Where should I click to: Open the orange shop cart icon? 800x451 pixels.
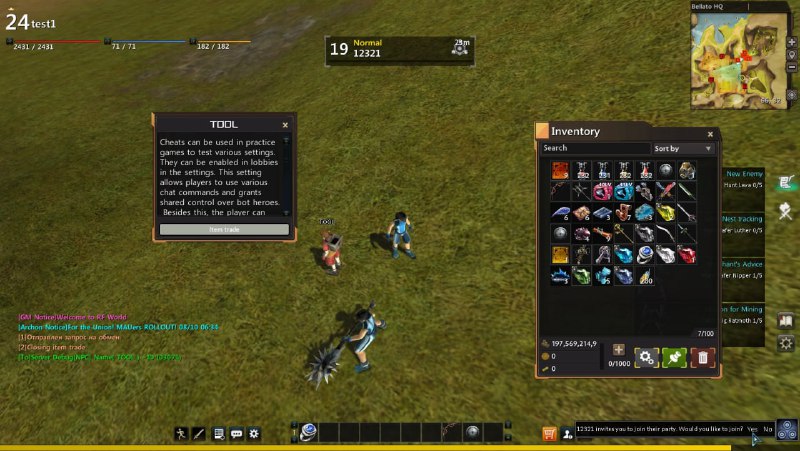pyautogui.click(x=549, y=433)
